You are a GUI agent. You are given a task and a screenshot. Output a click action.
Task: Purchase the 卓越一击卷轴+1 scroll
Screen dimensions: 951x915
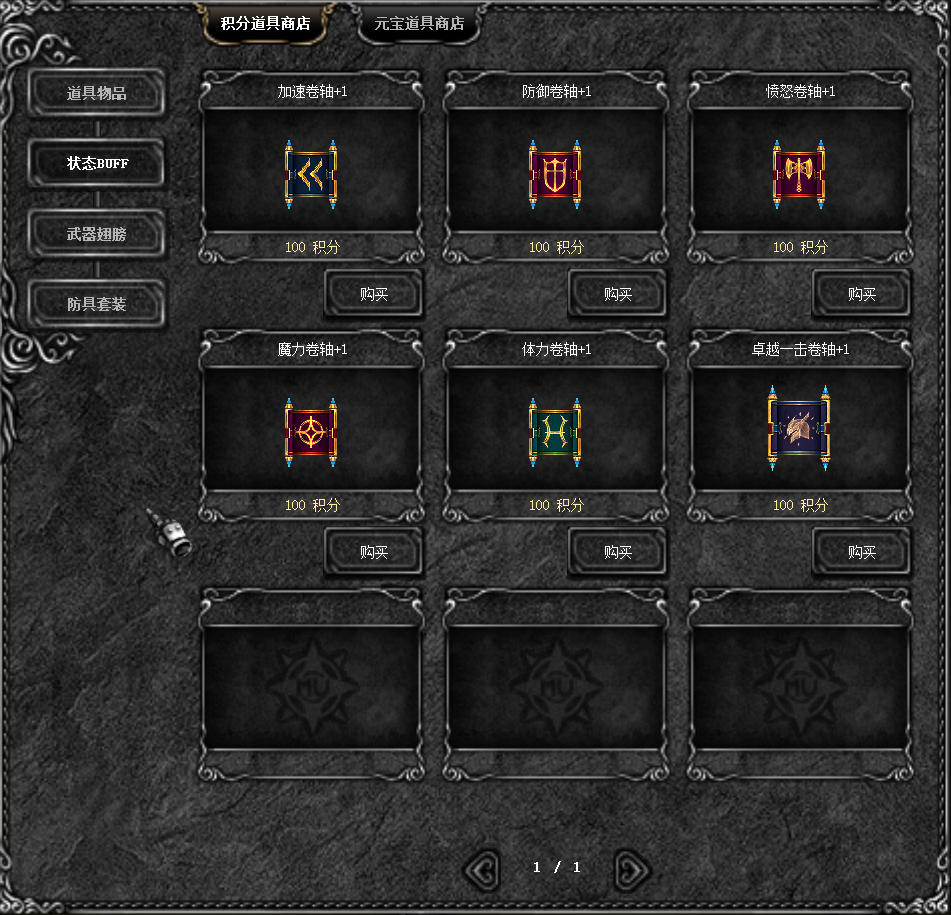[862, 552]
